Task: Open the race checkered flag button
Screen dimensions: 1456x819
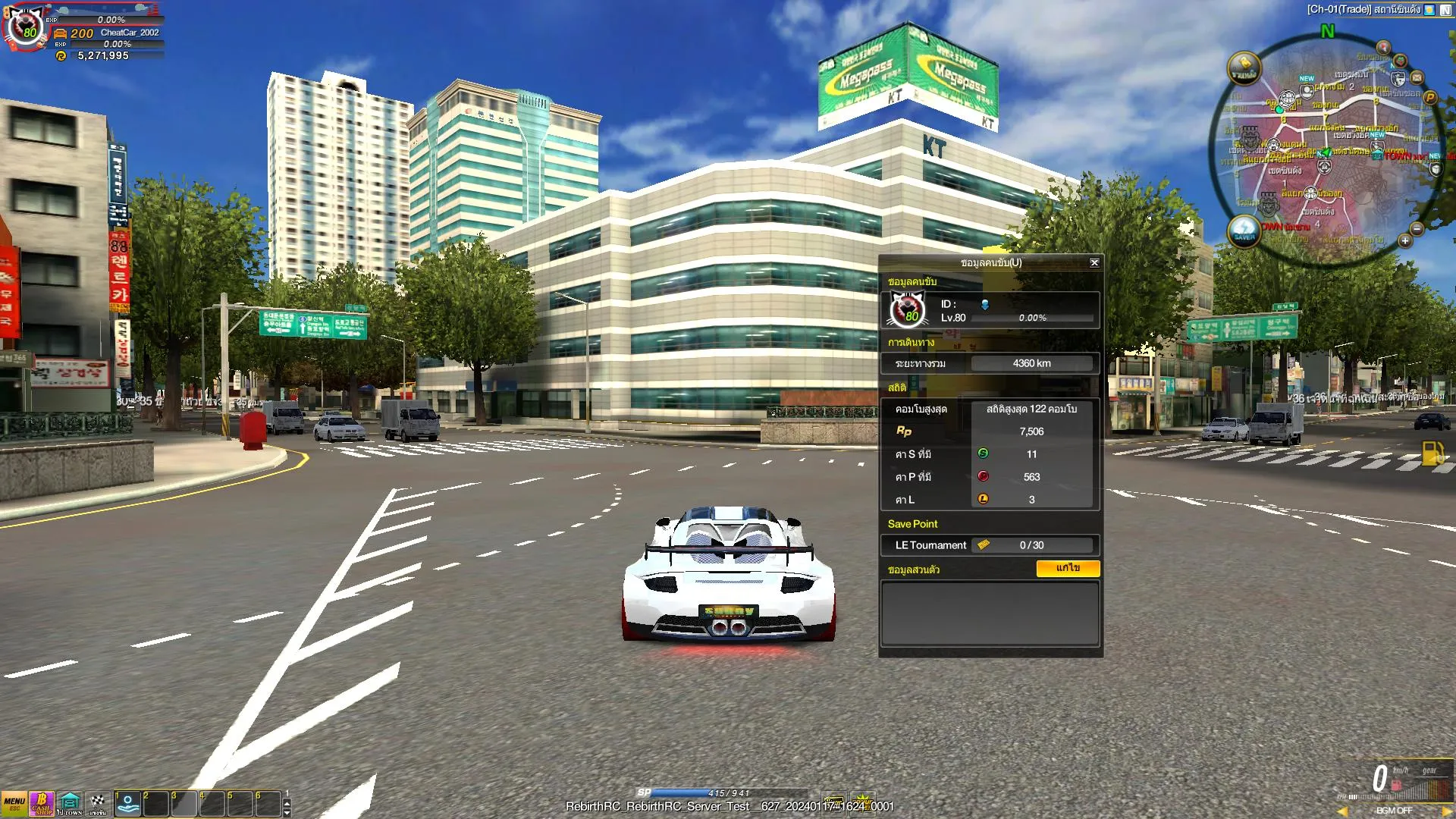Action: pos(98,803)
